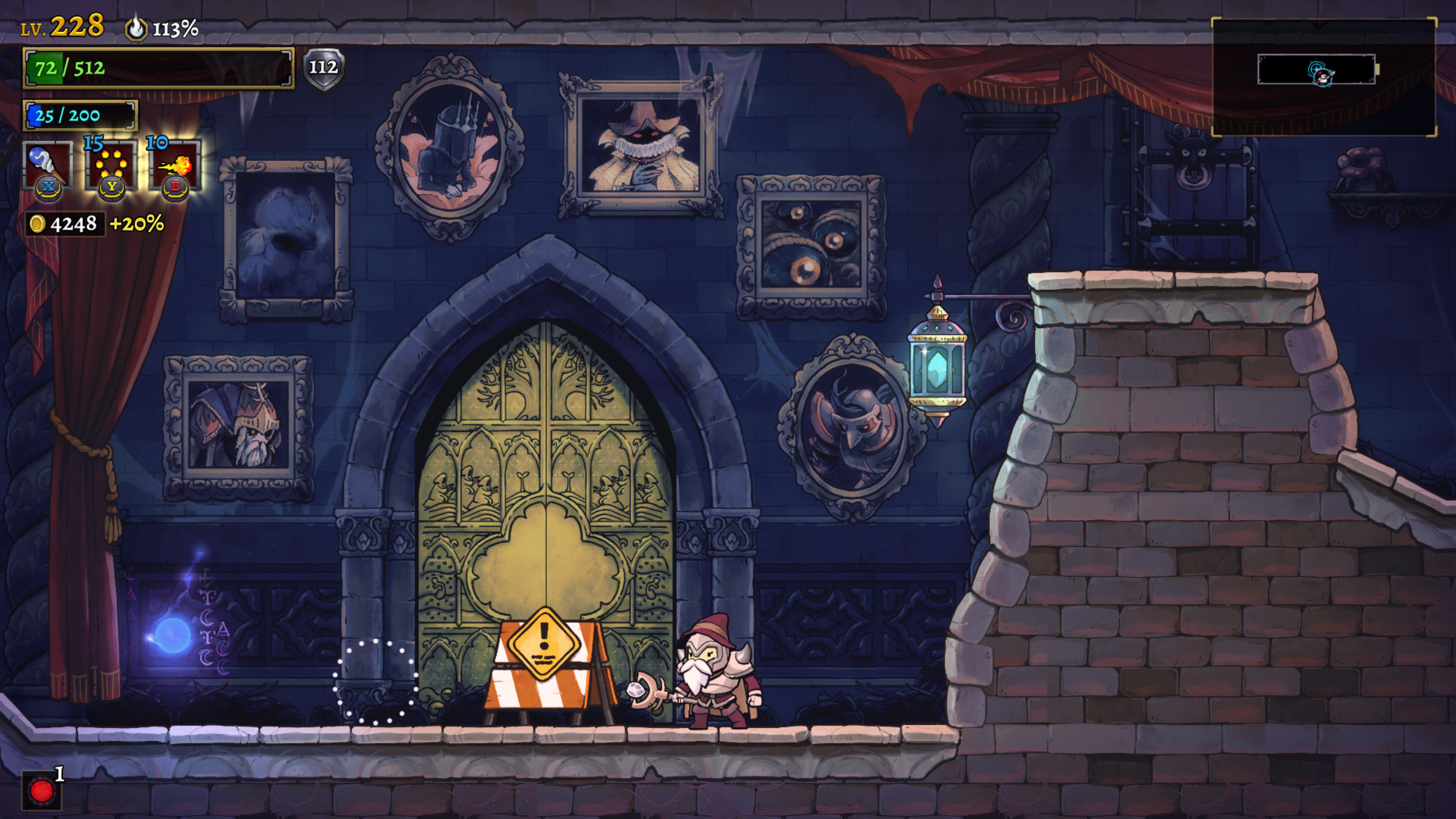The height and width of the screenshot is (819, 1456).
Task: Click the armor shield badge
Action: [x=323, y=68]
